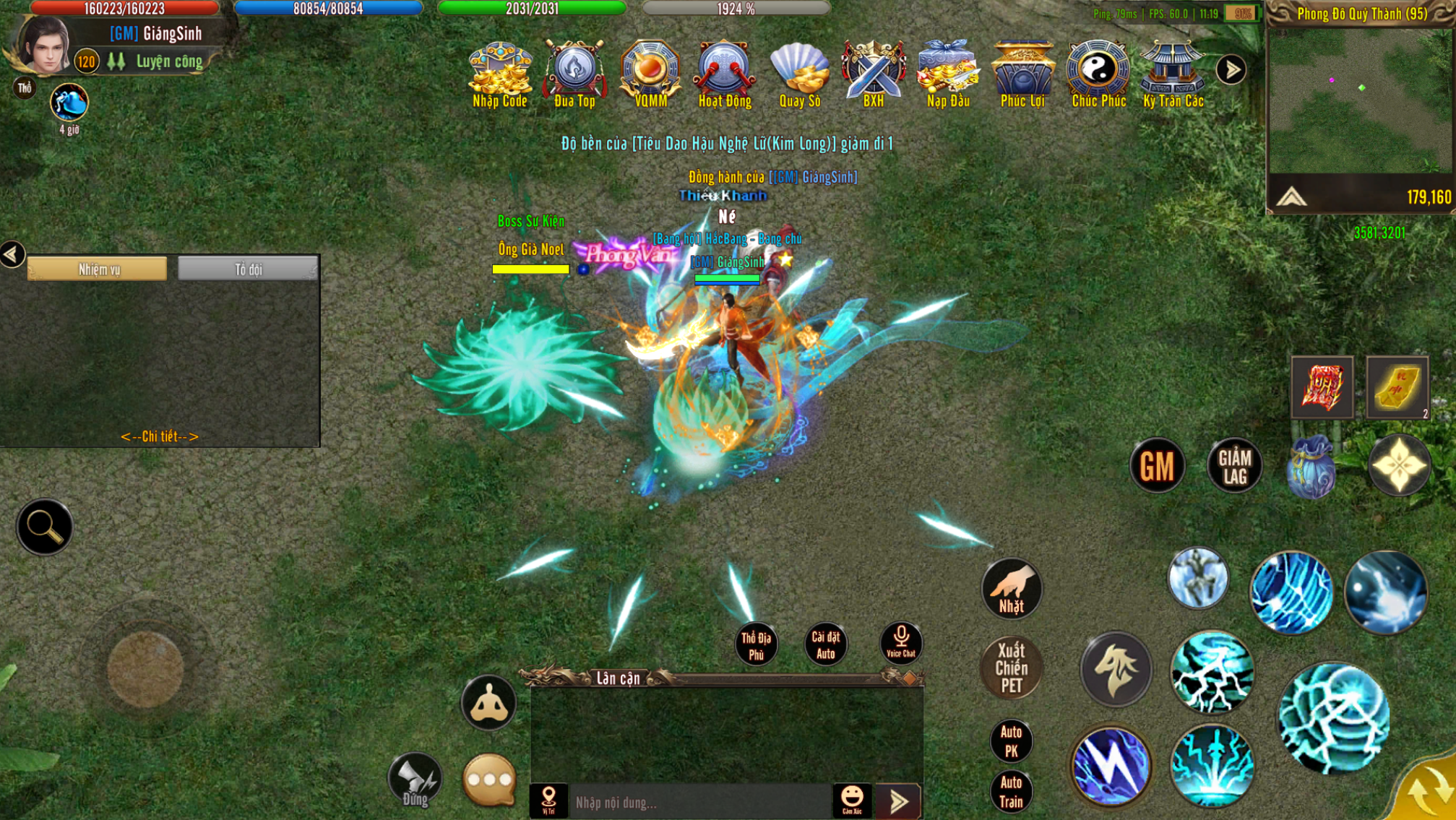The height and width of the screenshot is (820, 1456).
Task: Open Cài đặt Auto settings
Action: pos(825,644)
